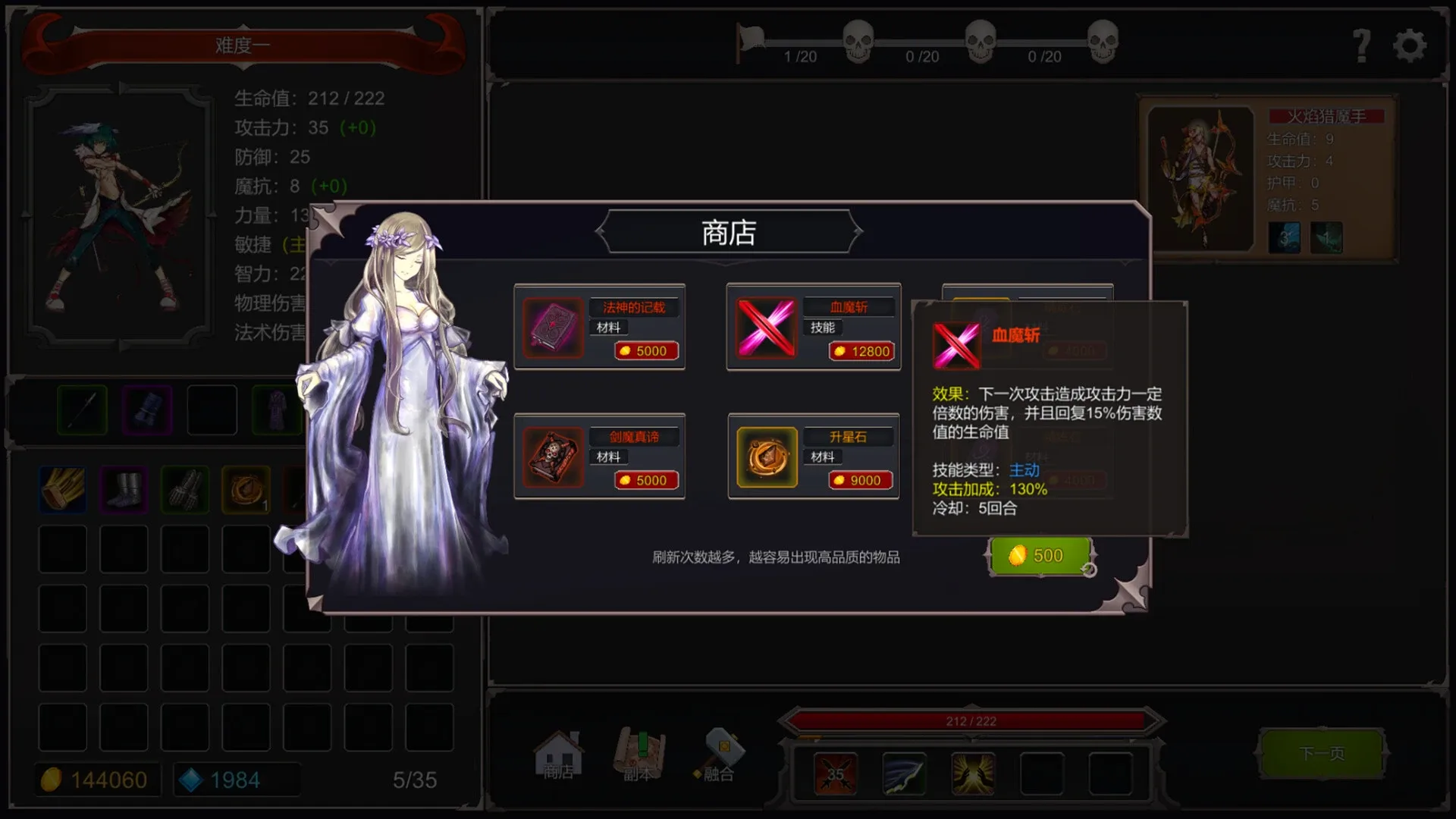Select the golden ring inventory item
Screen dimensions: 1456x819
point(246,489)
